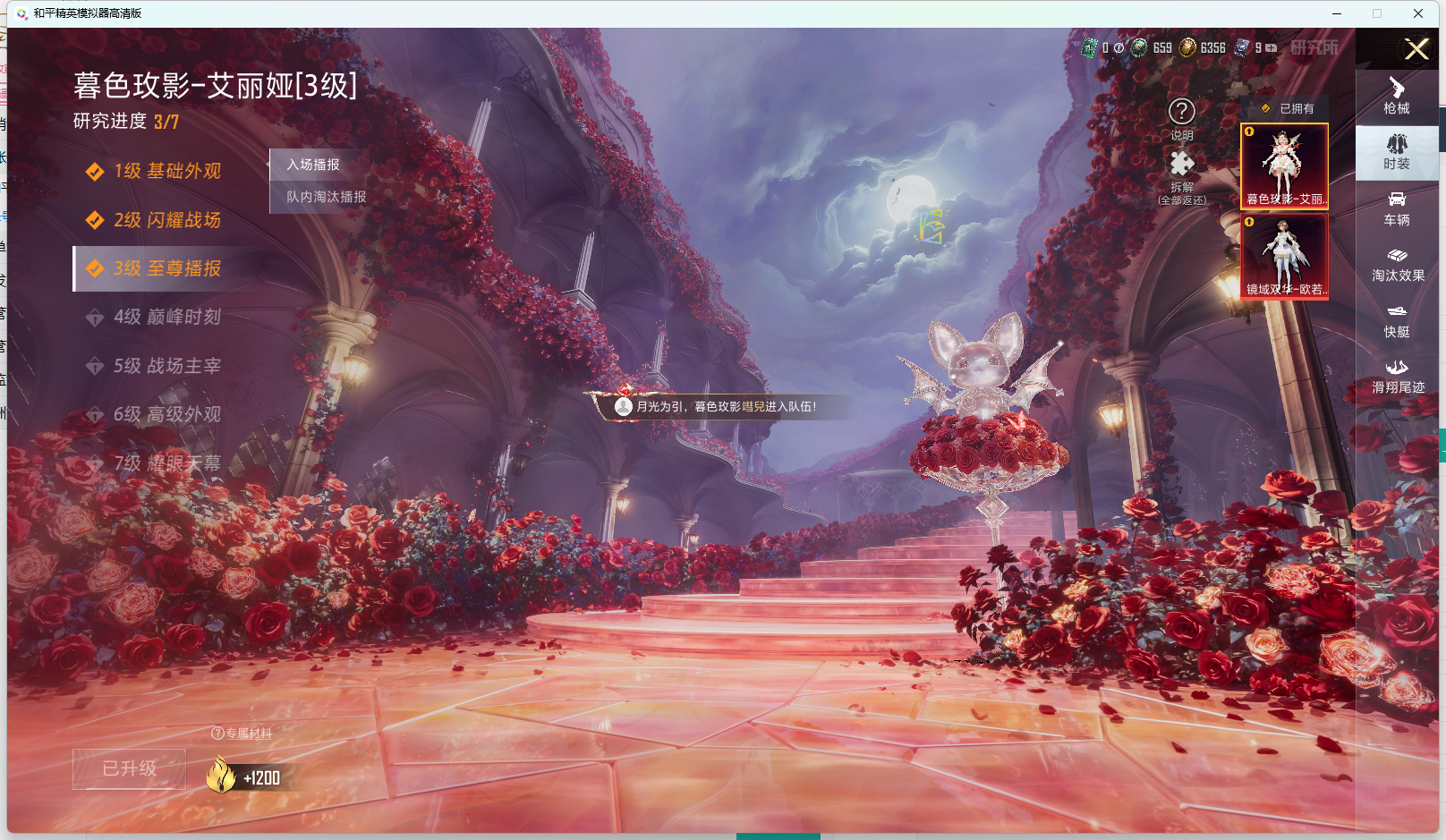
Task: Open level 5 战场主宰 entry
Action: [x=166, y=366]
